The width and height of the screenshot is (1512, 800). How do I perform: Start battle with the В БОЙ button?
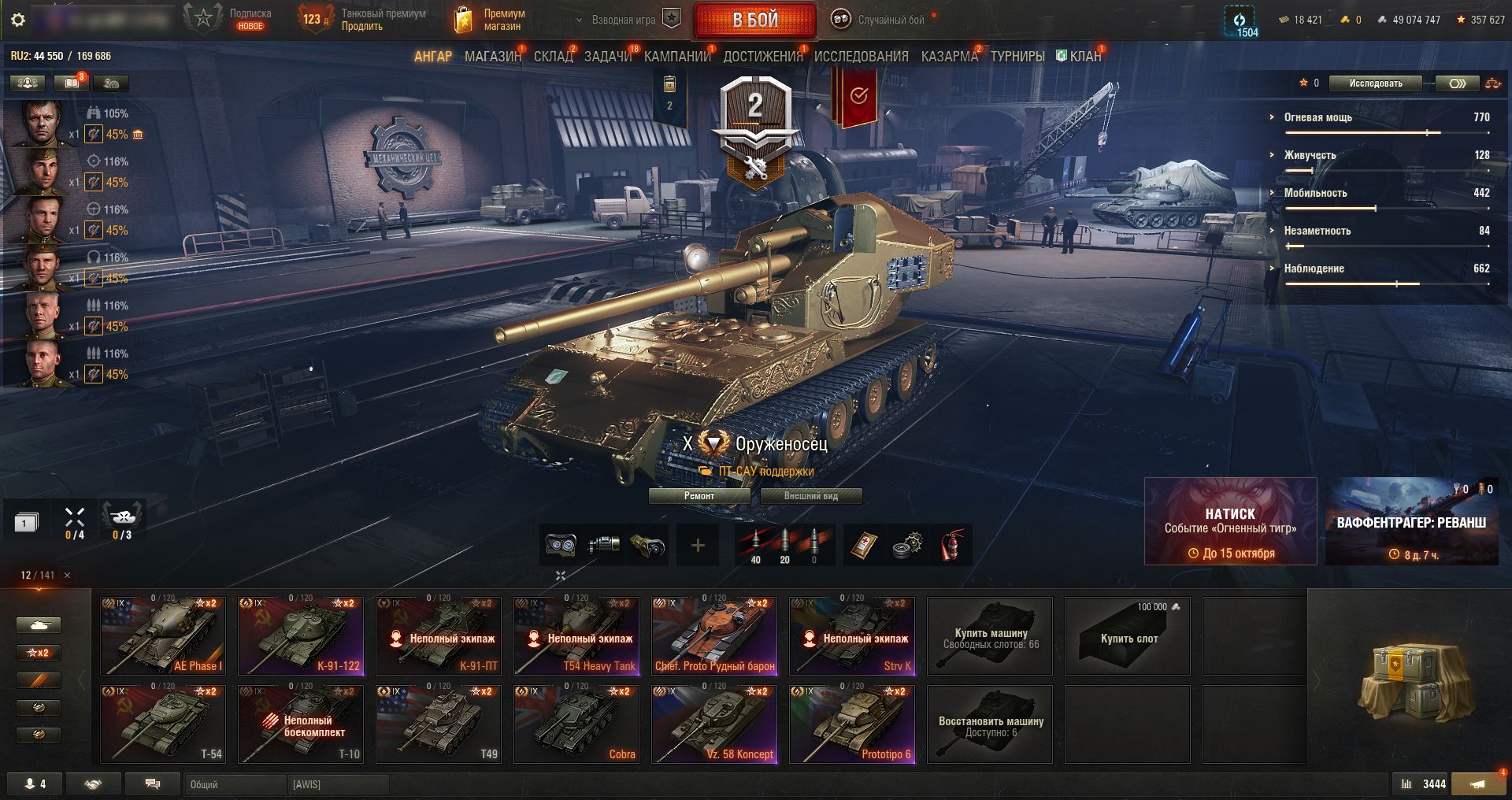tap(754, 20)
